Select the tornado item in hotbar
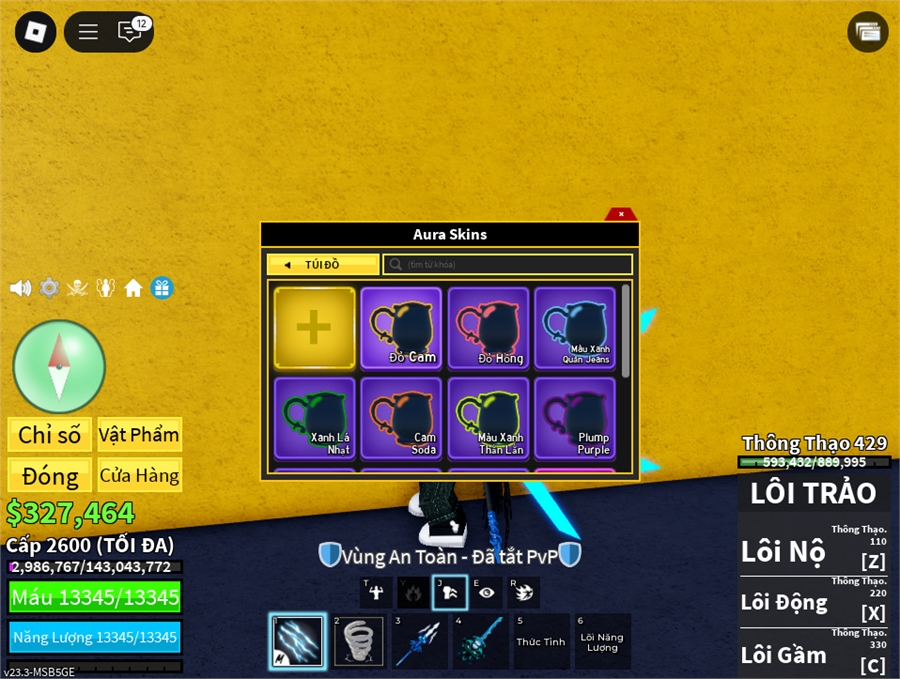Image resolution: width=900 pixels, height=679 pixels. click(358, 642)
